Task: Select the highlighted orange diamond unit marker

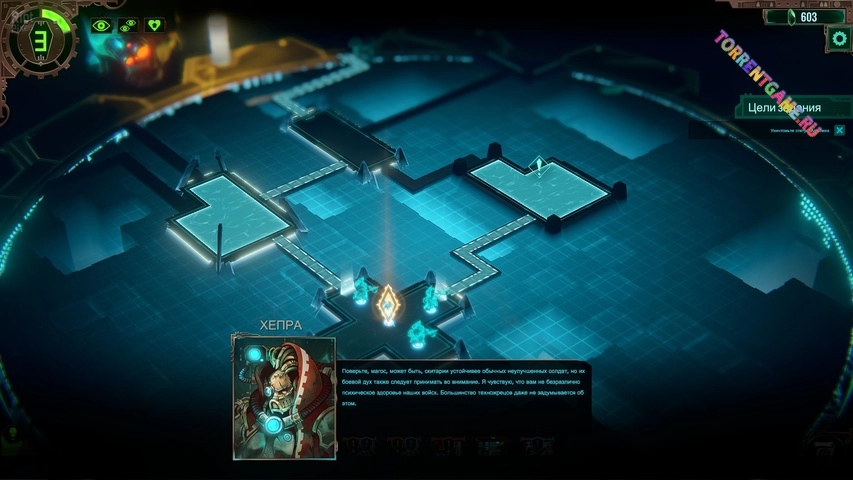Action: tap(388, 302)
